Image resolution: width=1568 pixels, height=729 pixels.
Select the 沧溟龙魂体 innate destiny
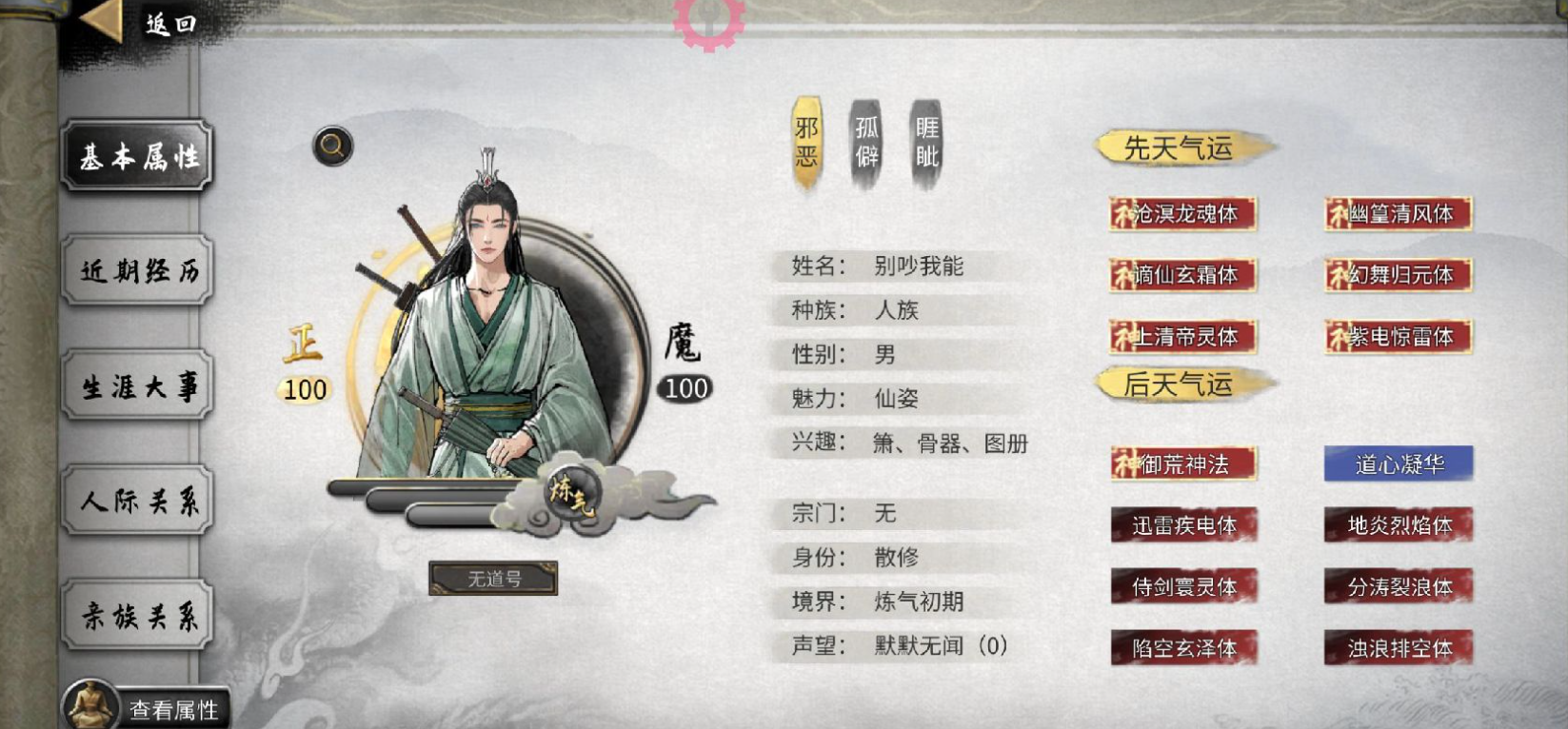pos(1183,215)
